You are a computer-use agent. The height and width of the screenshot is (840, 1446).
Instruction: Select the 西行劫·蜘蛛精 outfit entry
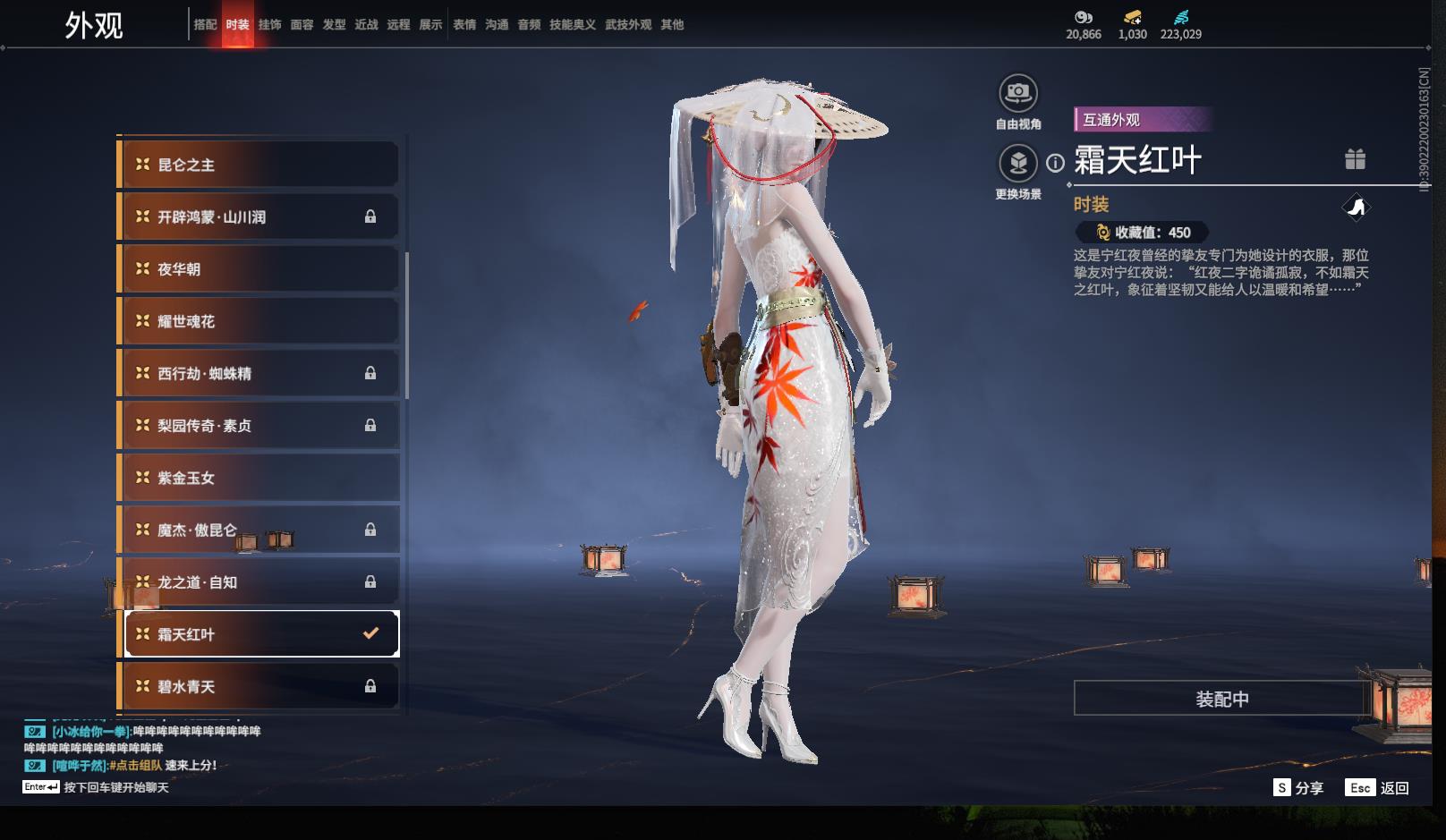point(259,373)
